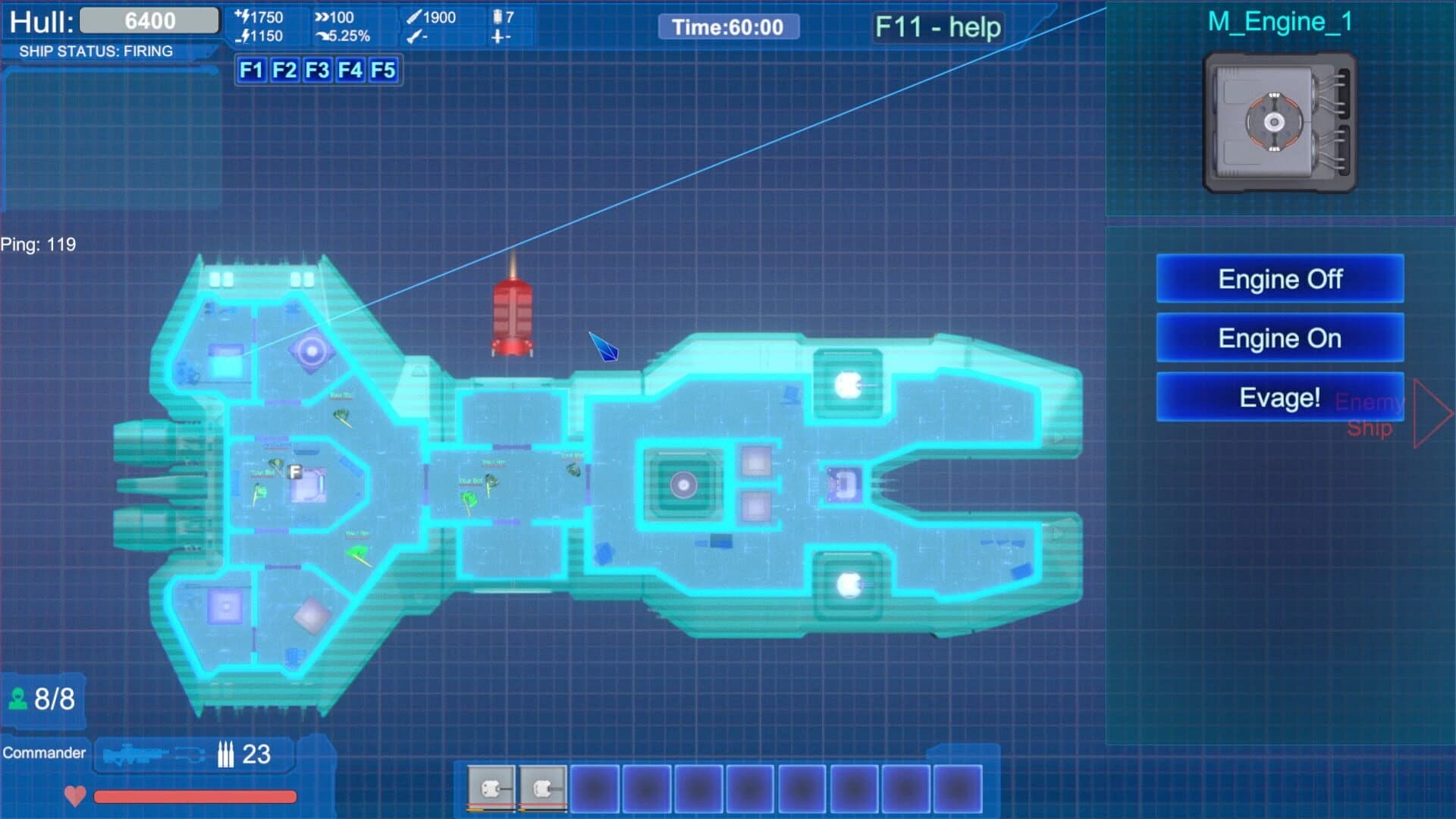Toggle the engine off with Engine Off

tap(1279, 279)
